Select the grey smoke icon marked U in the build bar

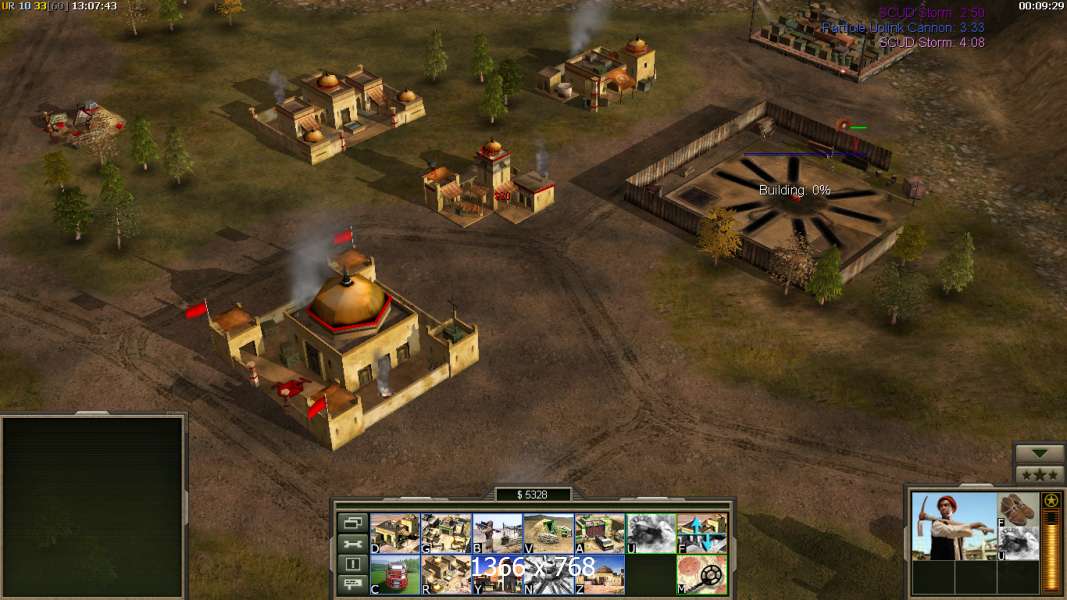[650, 534]
